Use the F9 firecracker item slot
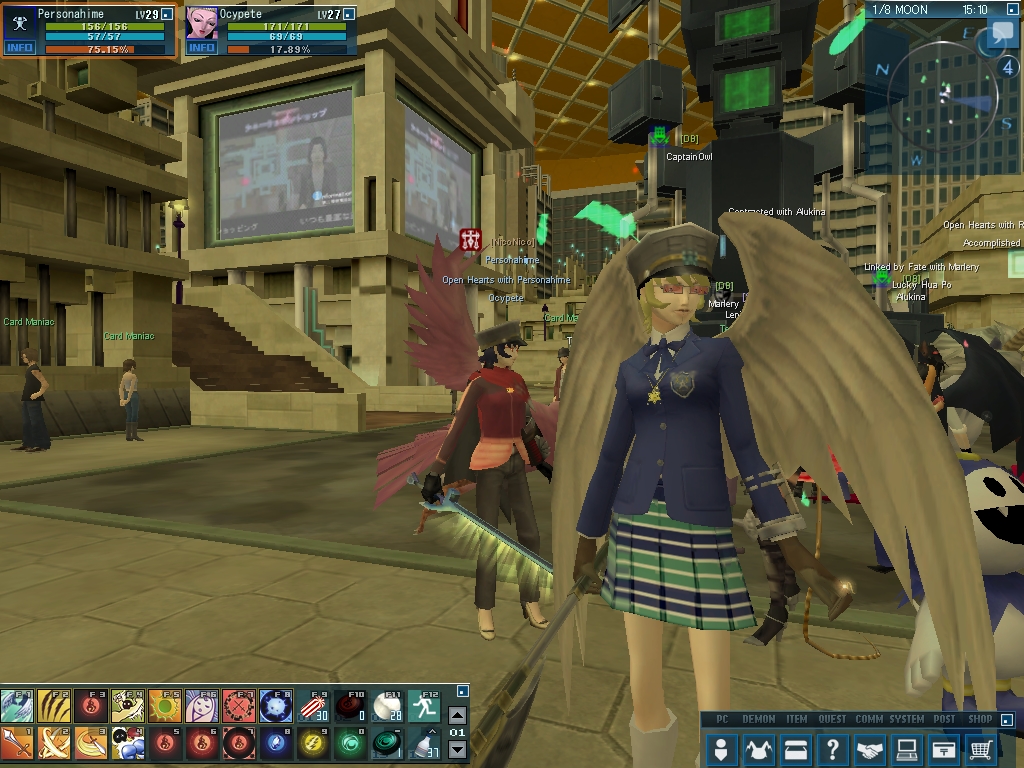 [x=313, y=706]
